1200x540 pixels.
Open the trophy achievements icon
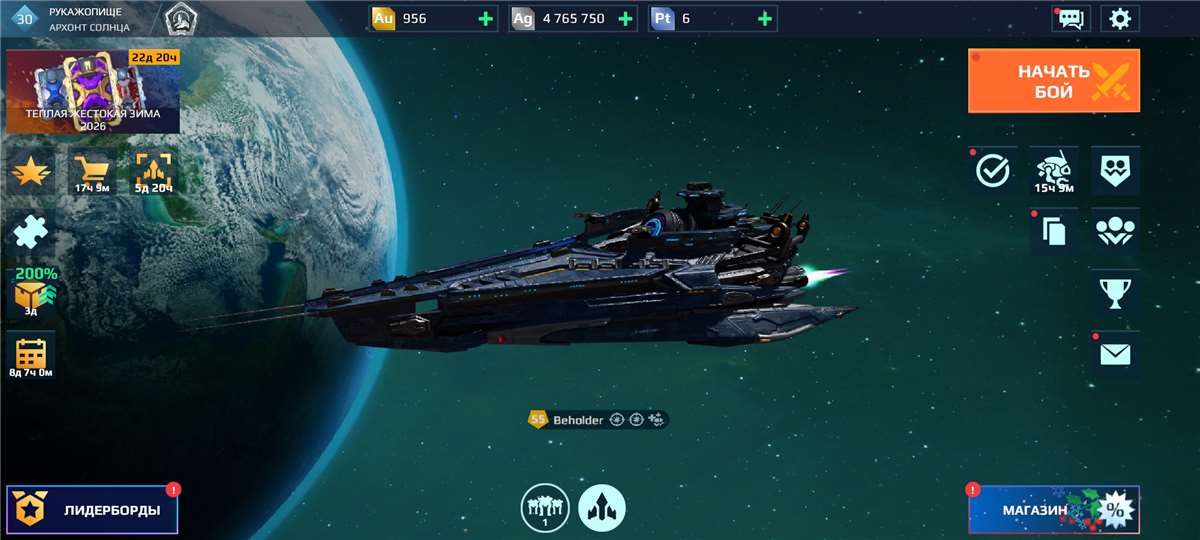coord(1115,293)
